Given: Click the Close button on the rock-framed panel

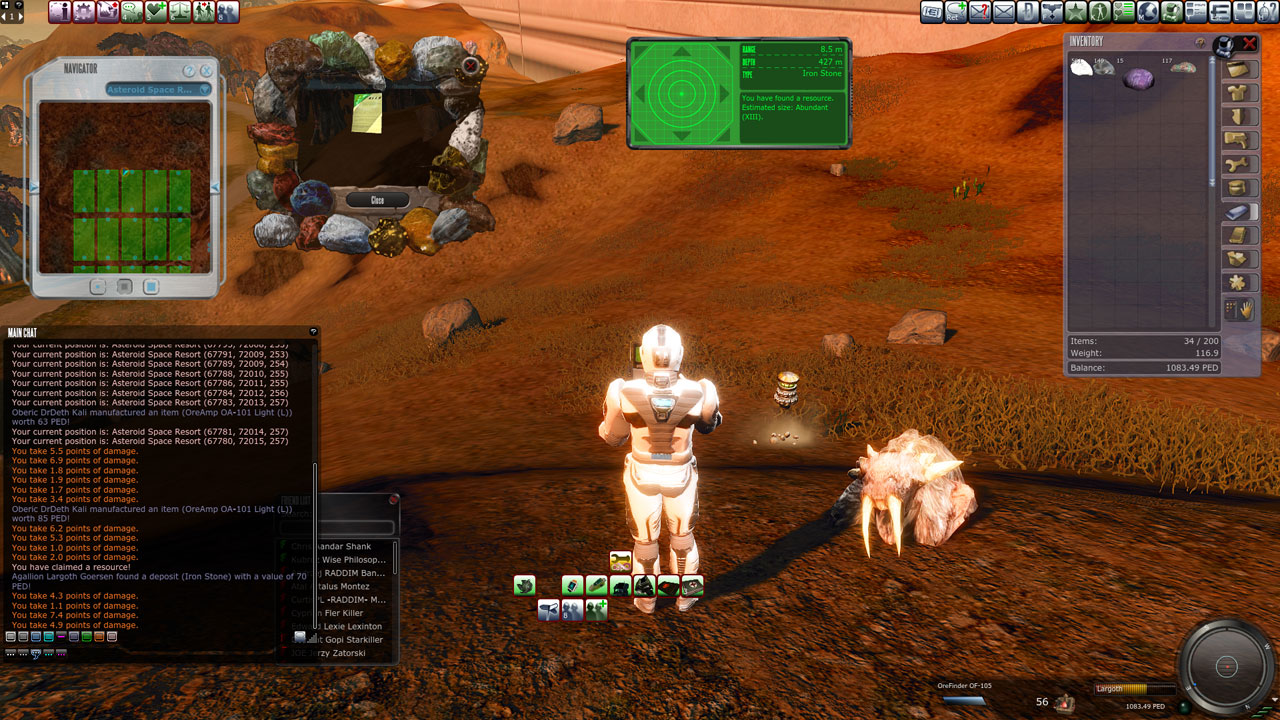Looking at the screenshot, I should click(377, 200).
